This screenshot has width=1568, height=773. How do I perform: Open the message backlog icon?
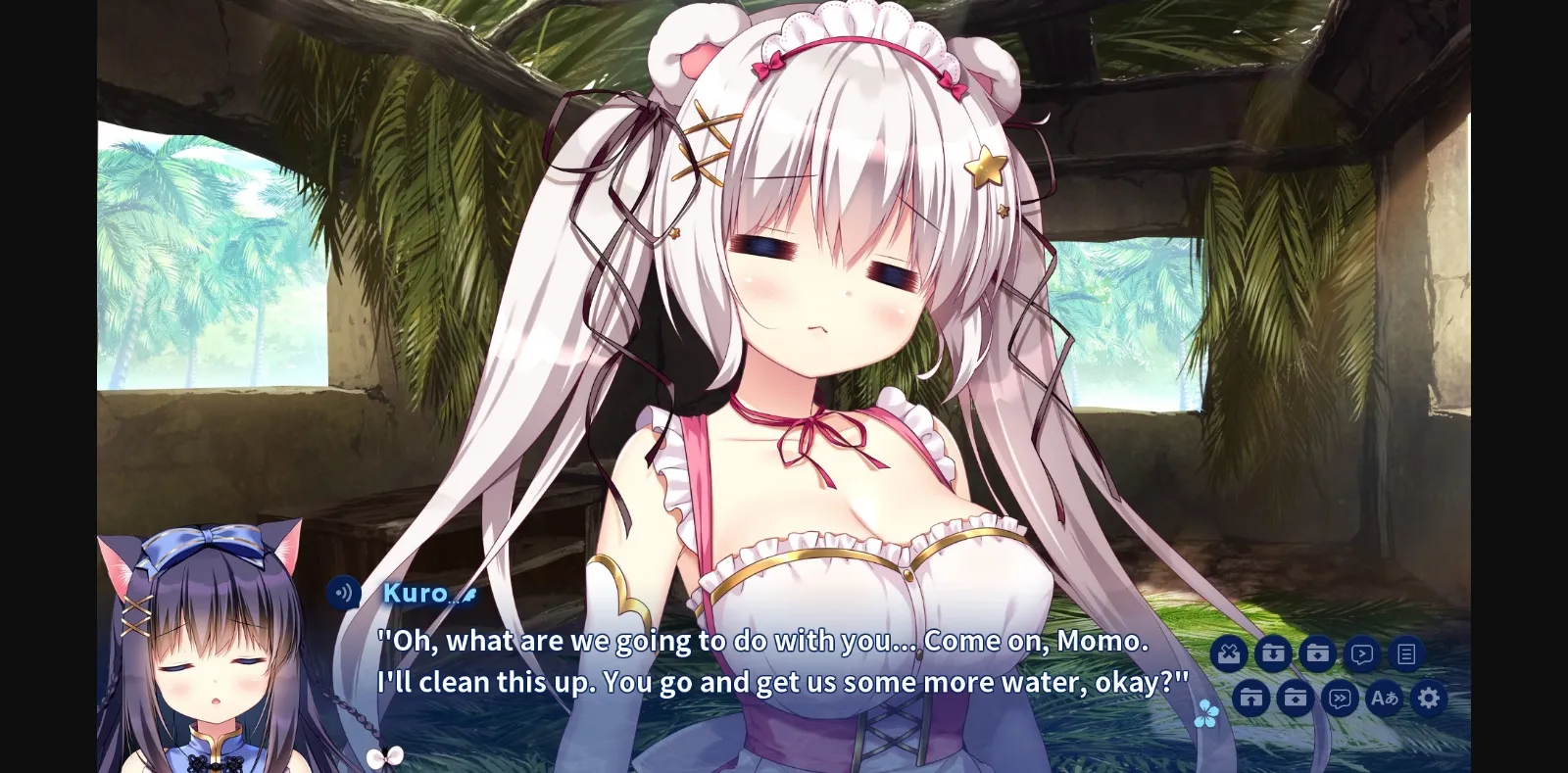click(1407, 652)
